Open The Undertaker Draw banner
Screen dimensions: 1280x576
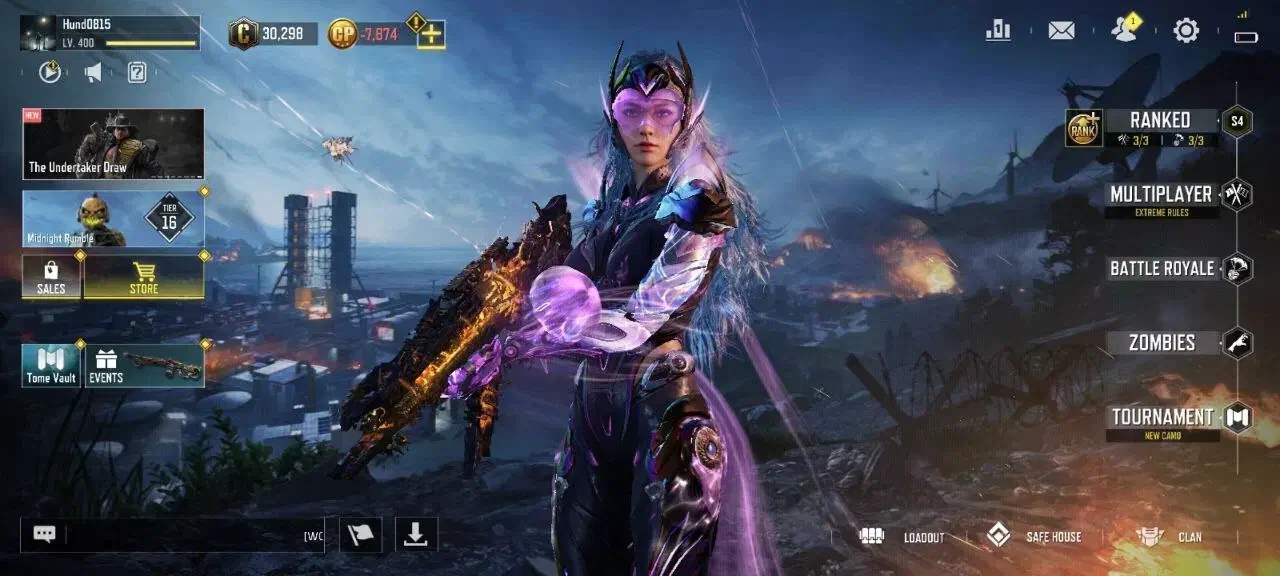click(113, 144)
